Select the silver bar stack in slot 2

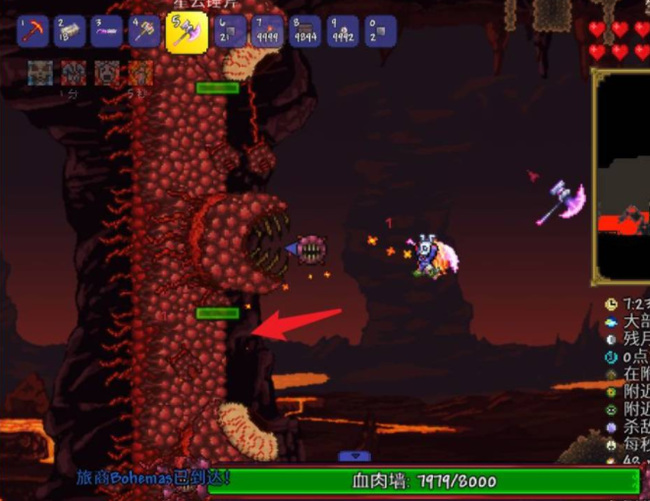pyautogui.click(x=71, y=31)
